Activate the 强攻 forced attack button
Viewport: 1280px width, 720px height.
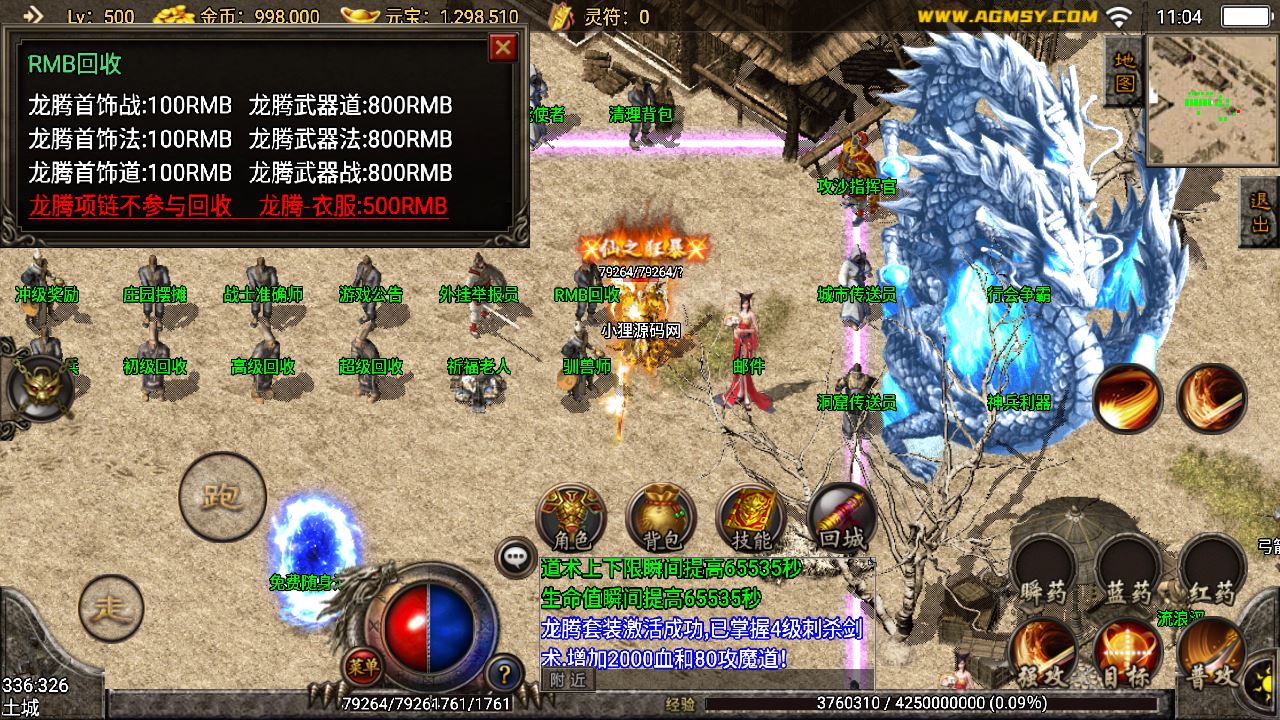tap(1043, 653)
